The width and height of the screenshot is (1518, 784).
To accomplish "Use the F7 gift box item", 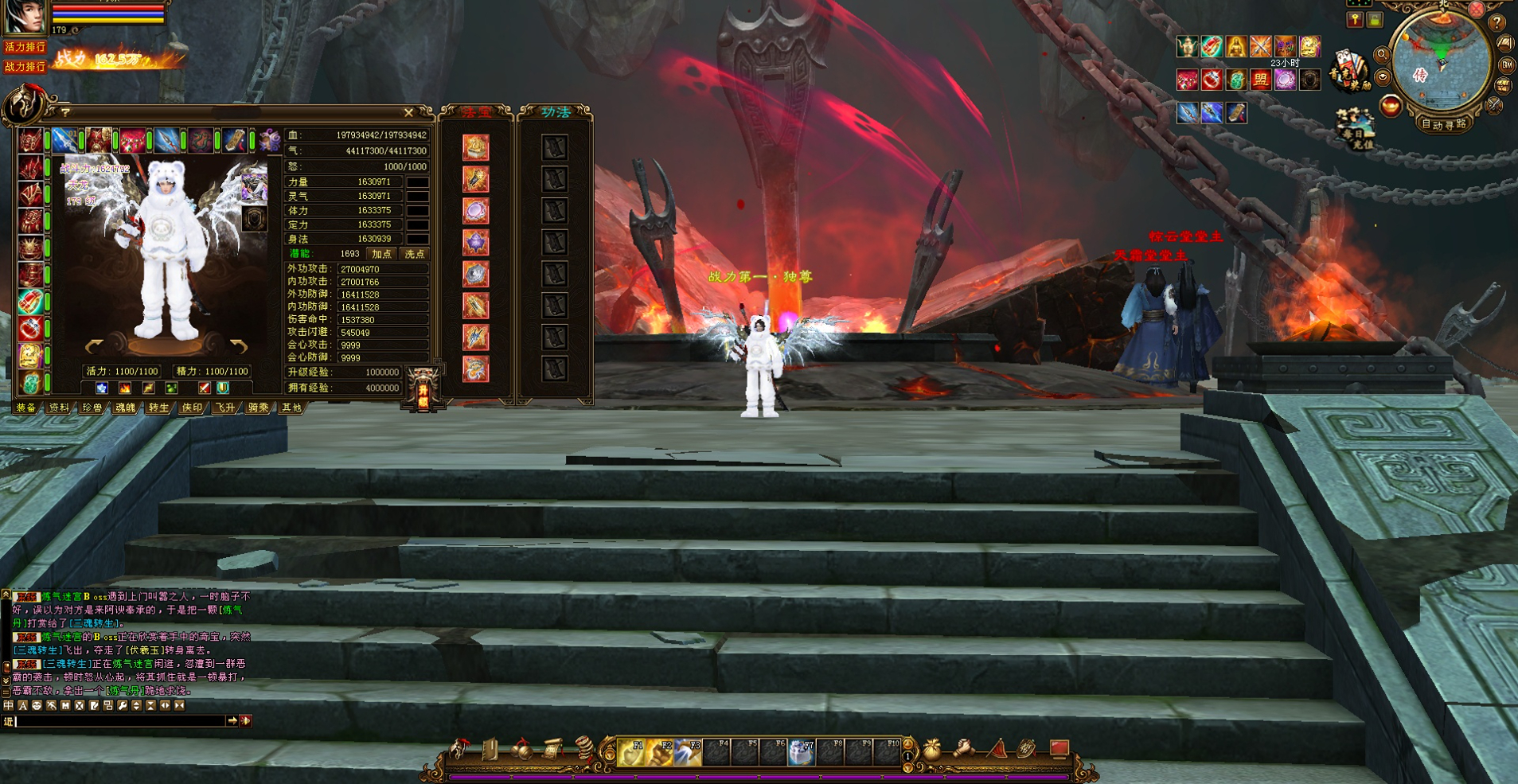I will [x=801, y=751].
